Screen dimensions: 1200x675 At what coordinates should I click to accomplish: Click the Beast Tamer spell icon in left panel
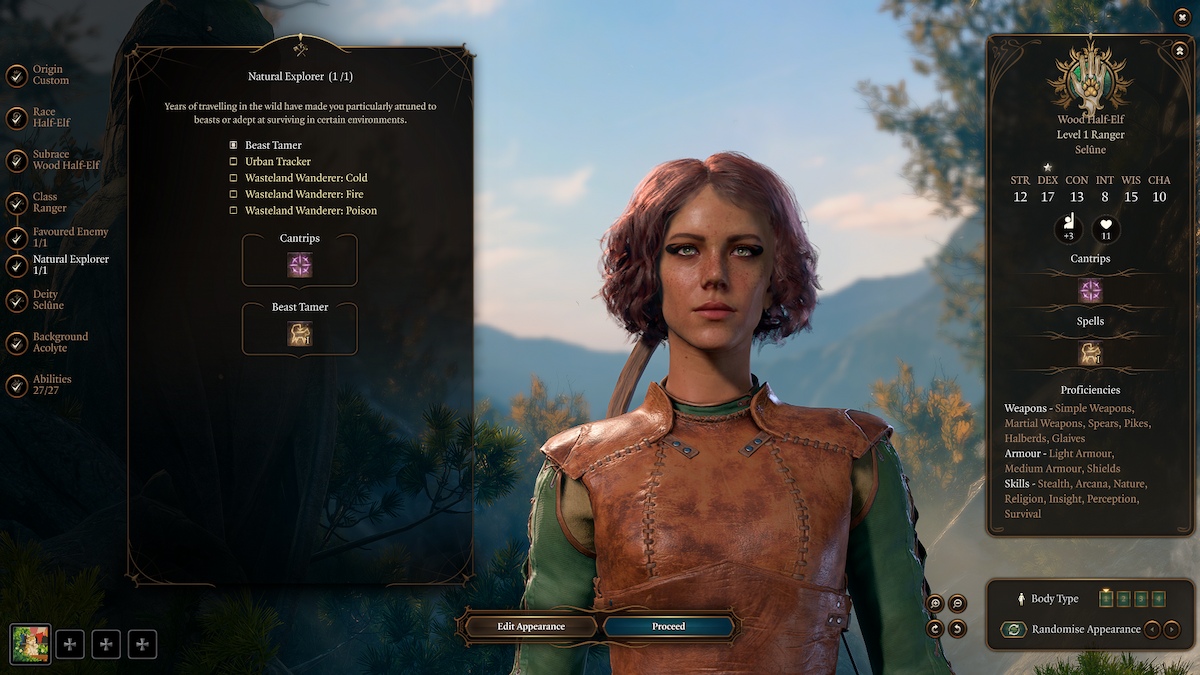pos(300,334)
